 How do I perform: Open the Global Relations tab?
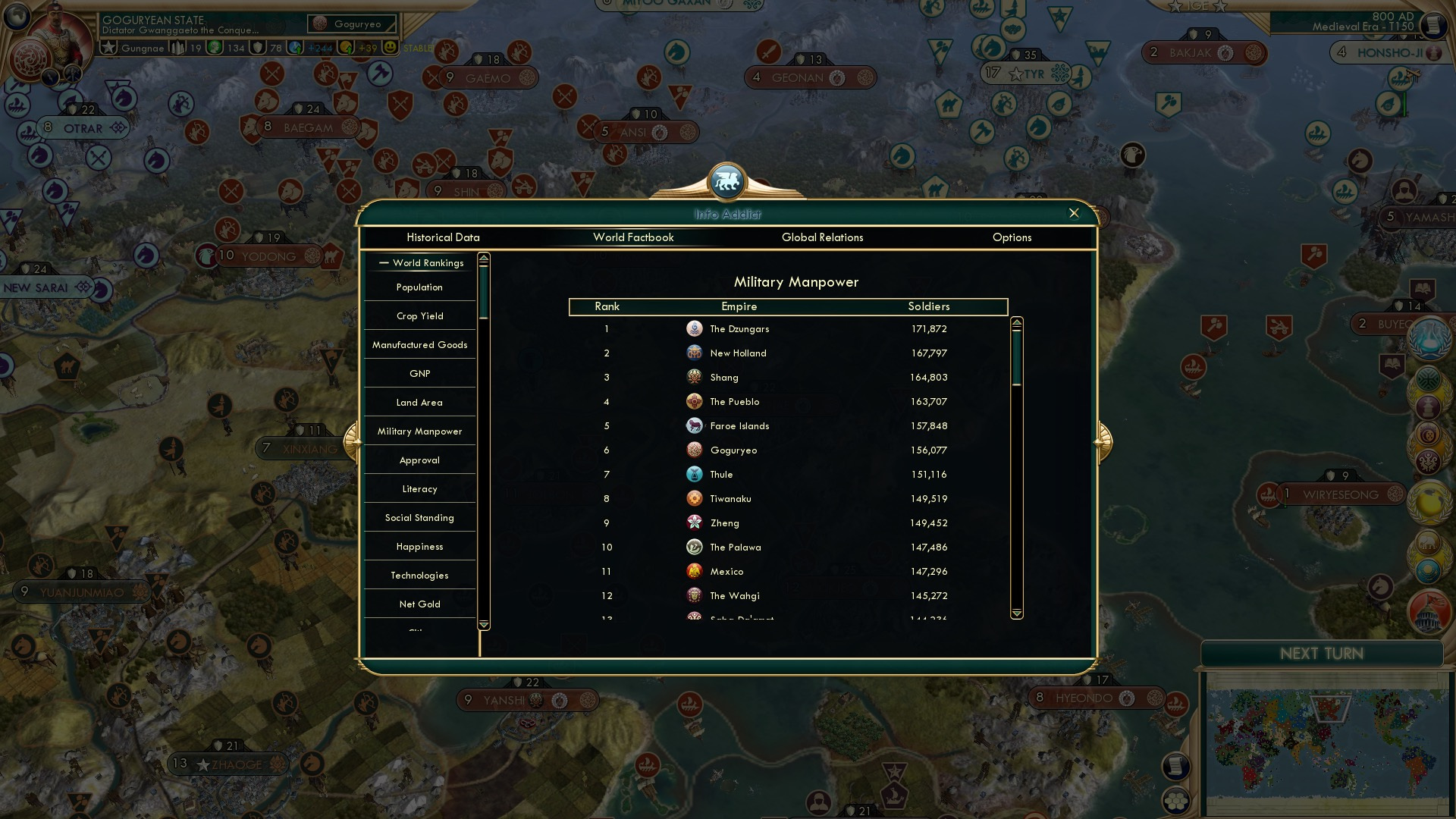pos(823,237)
